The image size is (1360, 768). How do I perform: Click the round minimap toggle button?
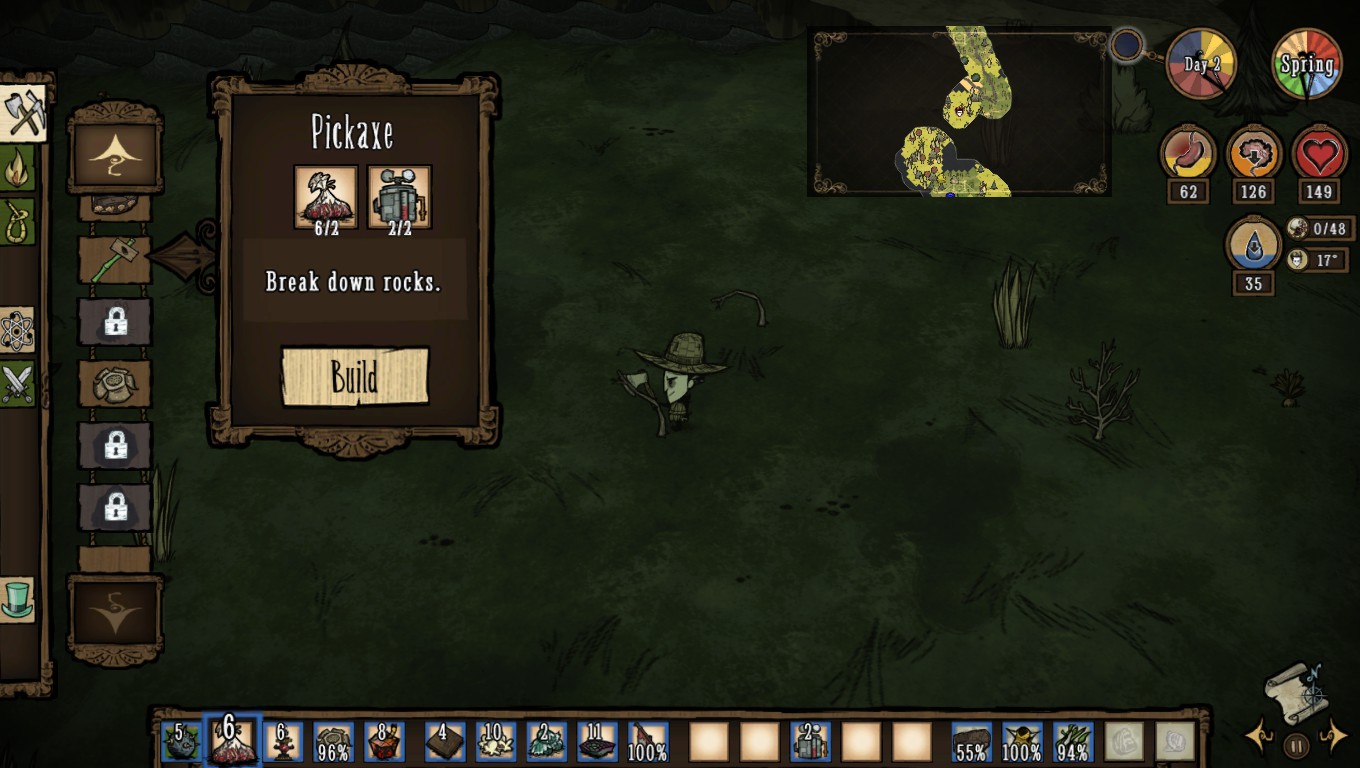(x=1127, y=45)
